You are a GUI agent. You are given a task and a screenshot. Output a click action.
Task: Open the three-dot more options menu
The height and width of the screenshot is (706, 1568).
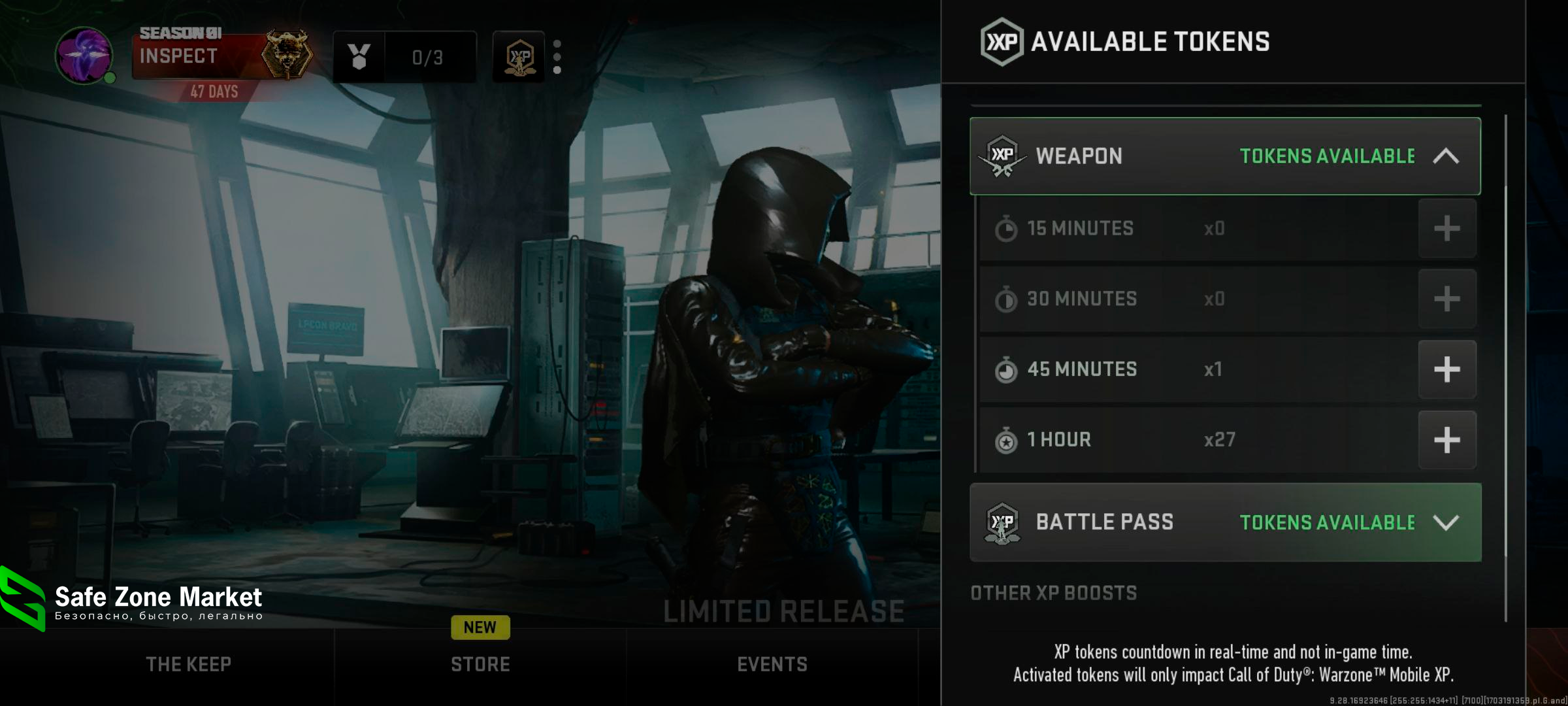557,58
